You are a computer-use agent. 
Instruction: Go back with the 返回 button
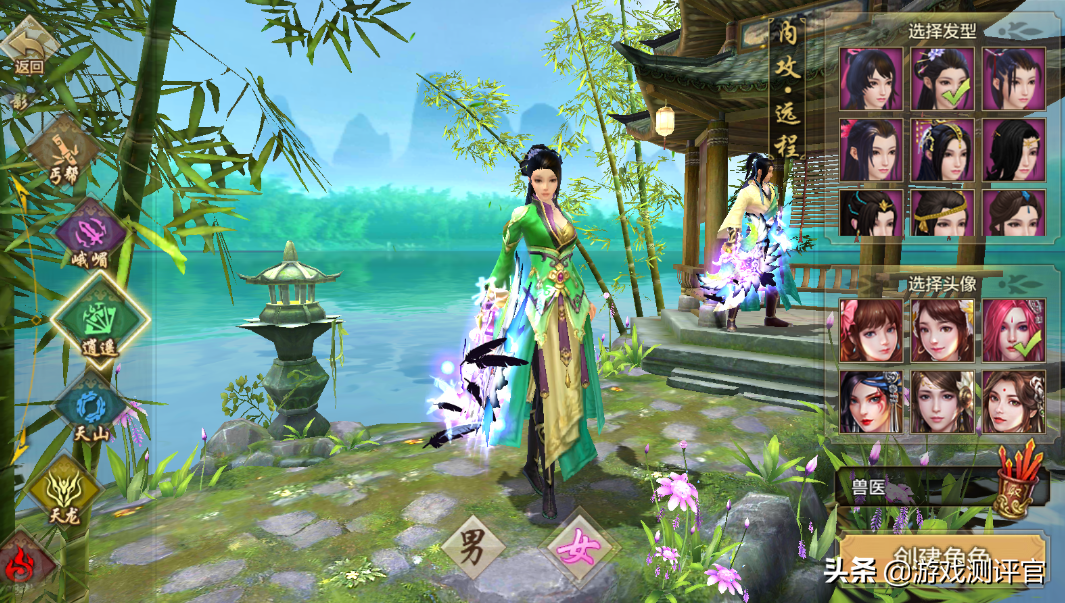coord(30,49)
